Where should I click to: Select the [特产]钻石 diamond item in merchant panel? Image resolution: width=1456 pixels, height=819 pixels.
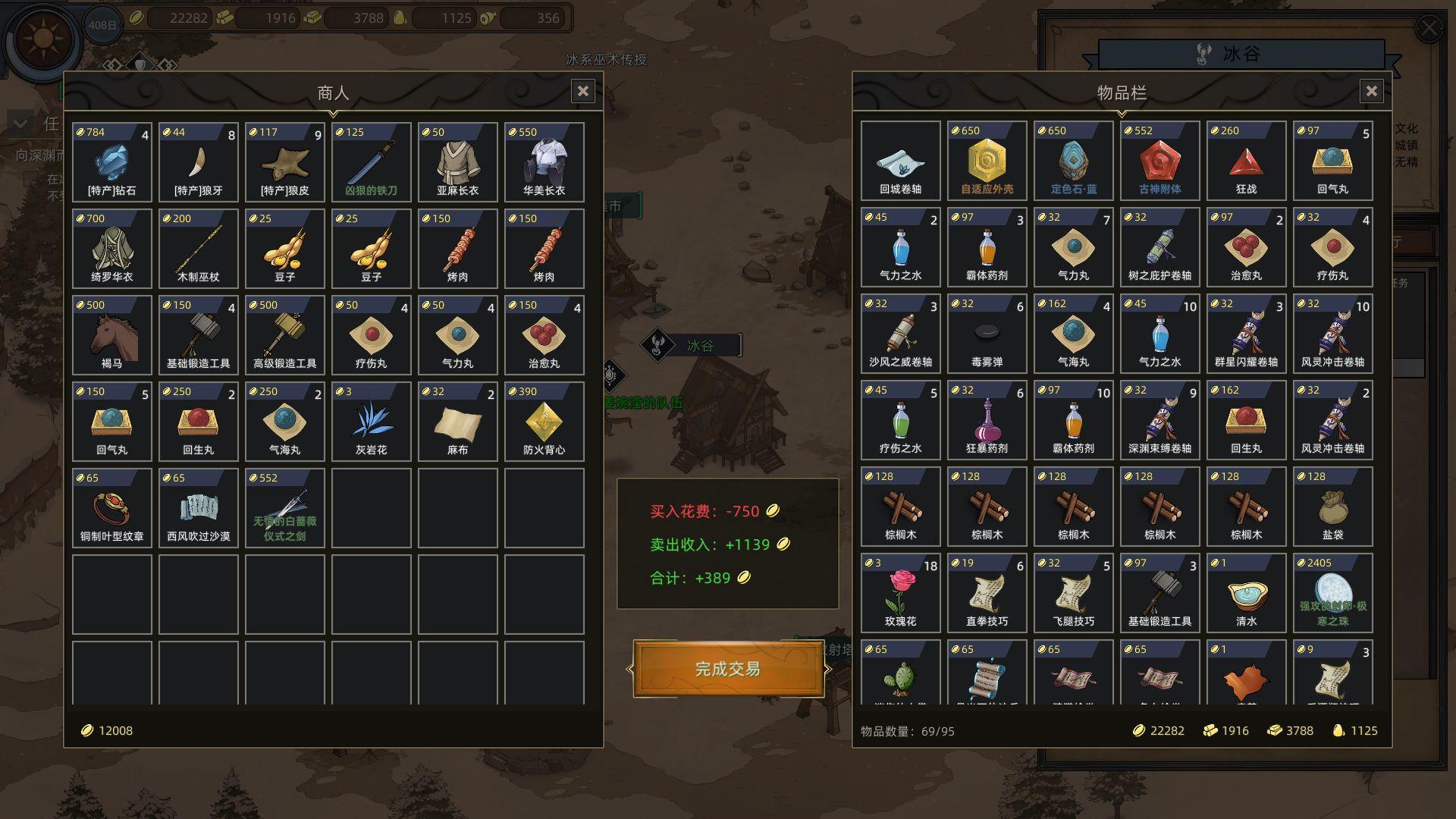click(x=111, y=162)
